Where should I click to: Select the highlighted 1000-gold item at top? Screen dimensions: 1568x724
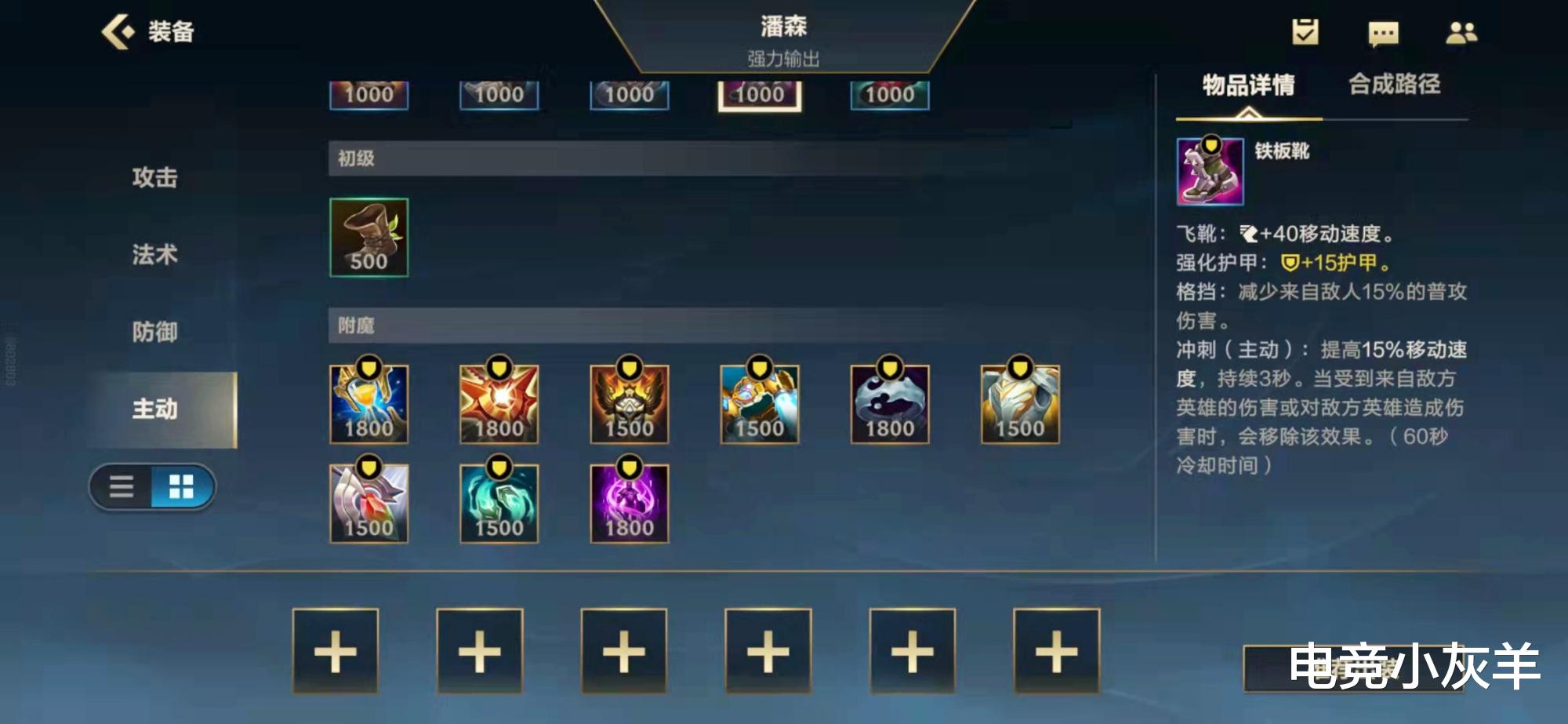coord(758,93)
